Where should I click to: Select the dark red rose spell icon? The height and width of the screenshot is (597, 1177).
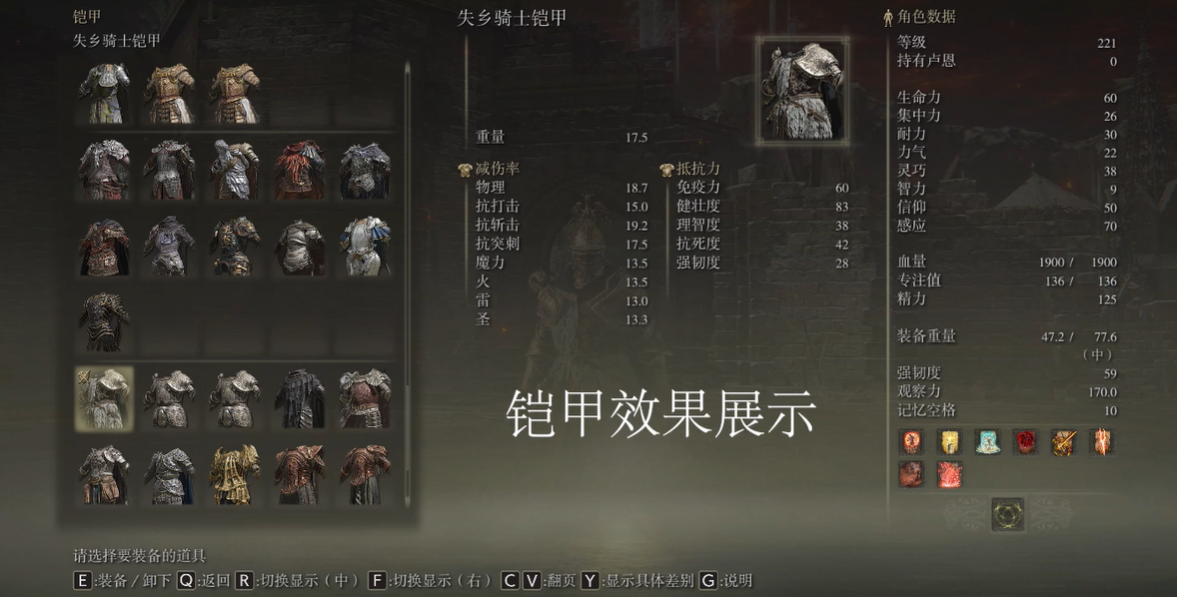tap(1025, 441)
